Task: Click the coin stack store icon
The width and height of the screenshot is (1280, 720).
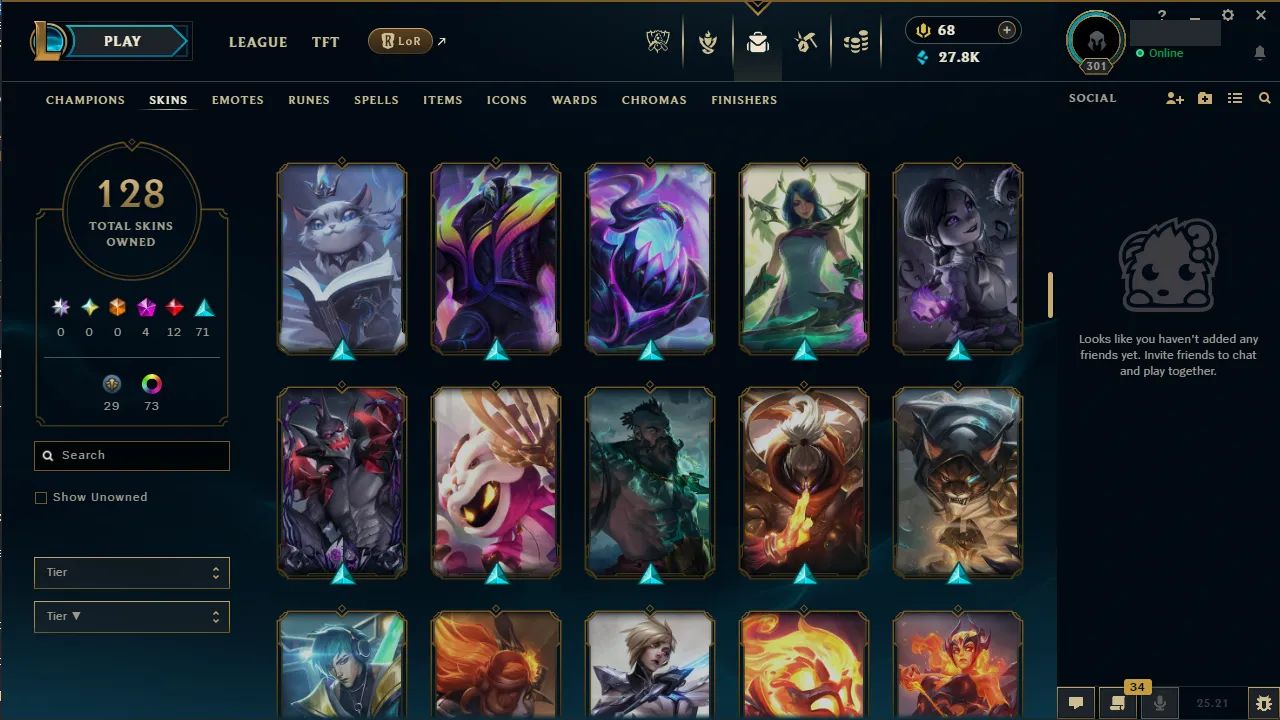Action: click(856, 42)
